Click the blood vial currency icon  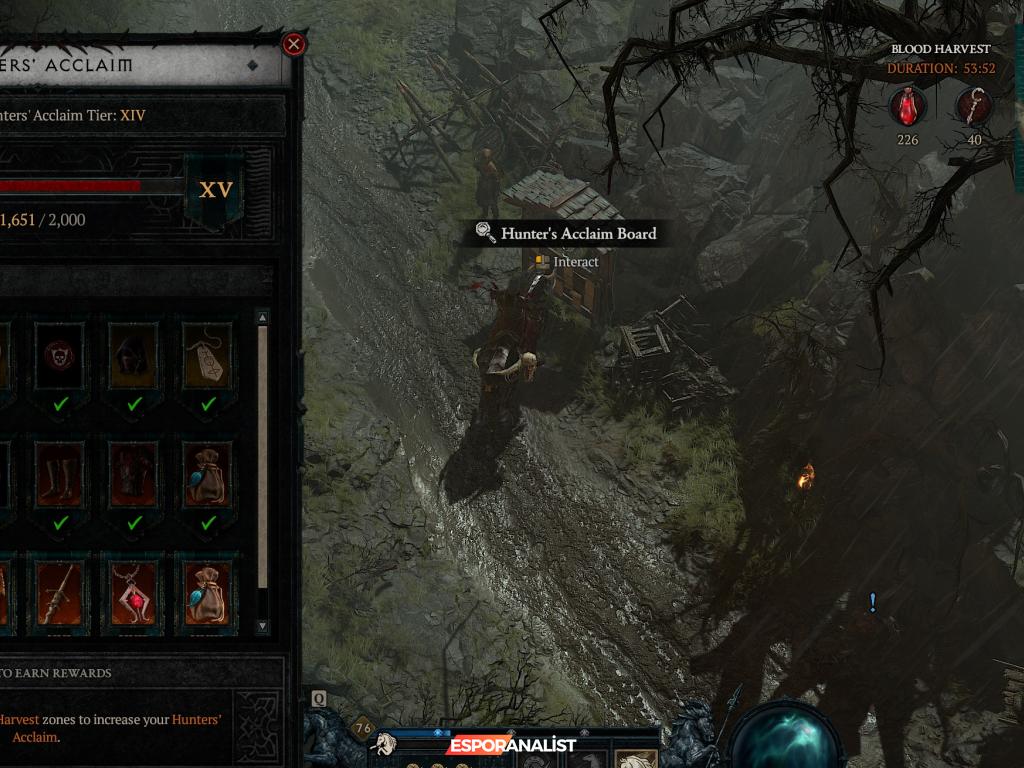coord(907,106)
